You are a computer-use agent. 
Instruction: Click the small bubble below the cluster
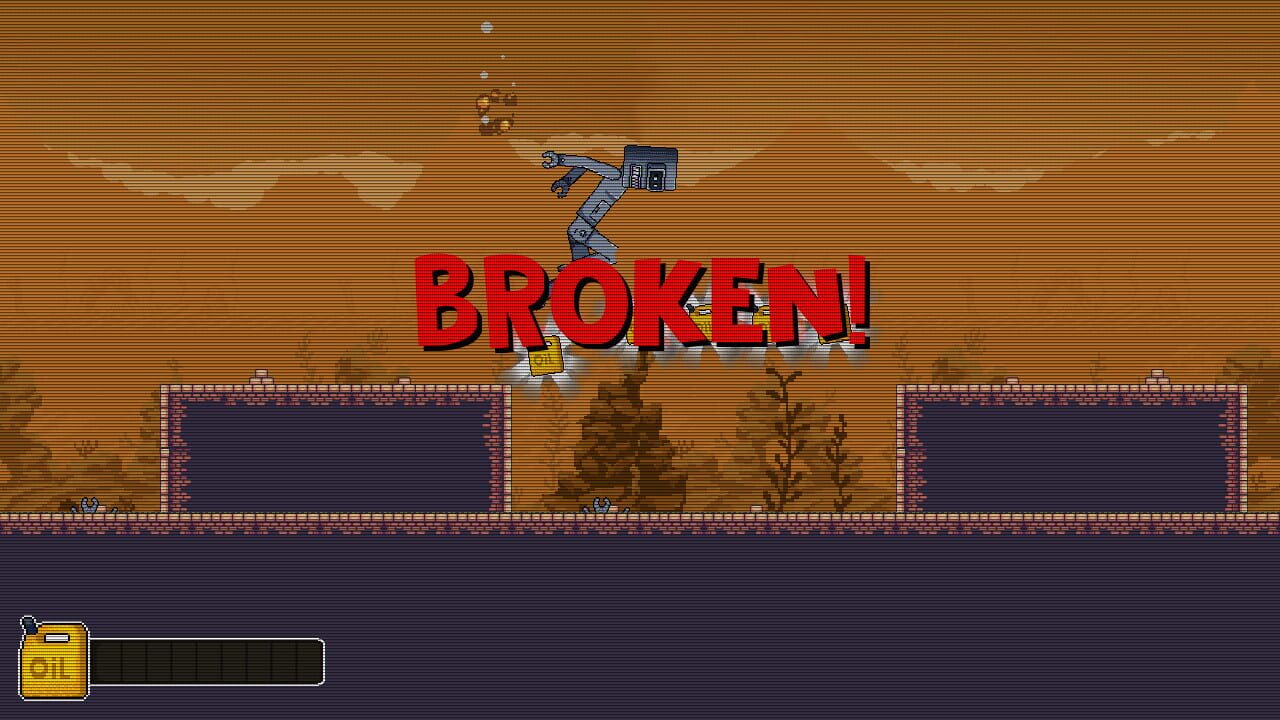click(485, 120)
